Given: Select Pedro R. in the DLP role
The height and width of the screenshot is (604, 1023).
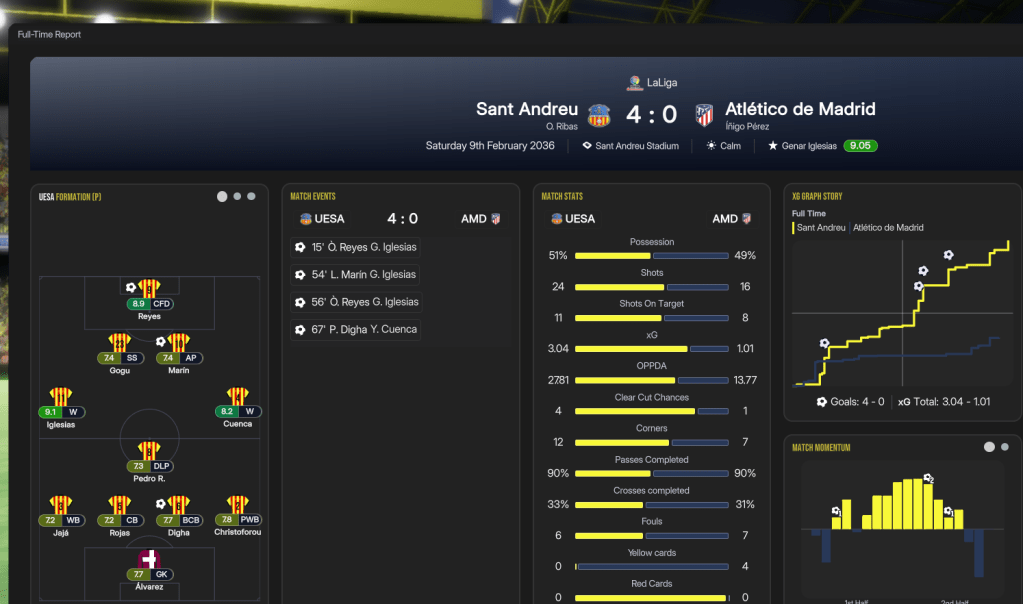Looking at the screenshot, I should [x=149, y=452].
